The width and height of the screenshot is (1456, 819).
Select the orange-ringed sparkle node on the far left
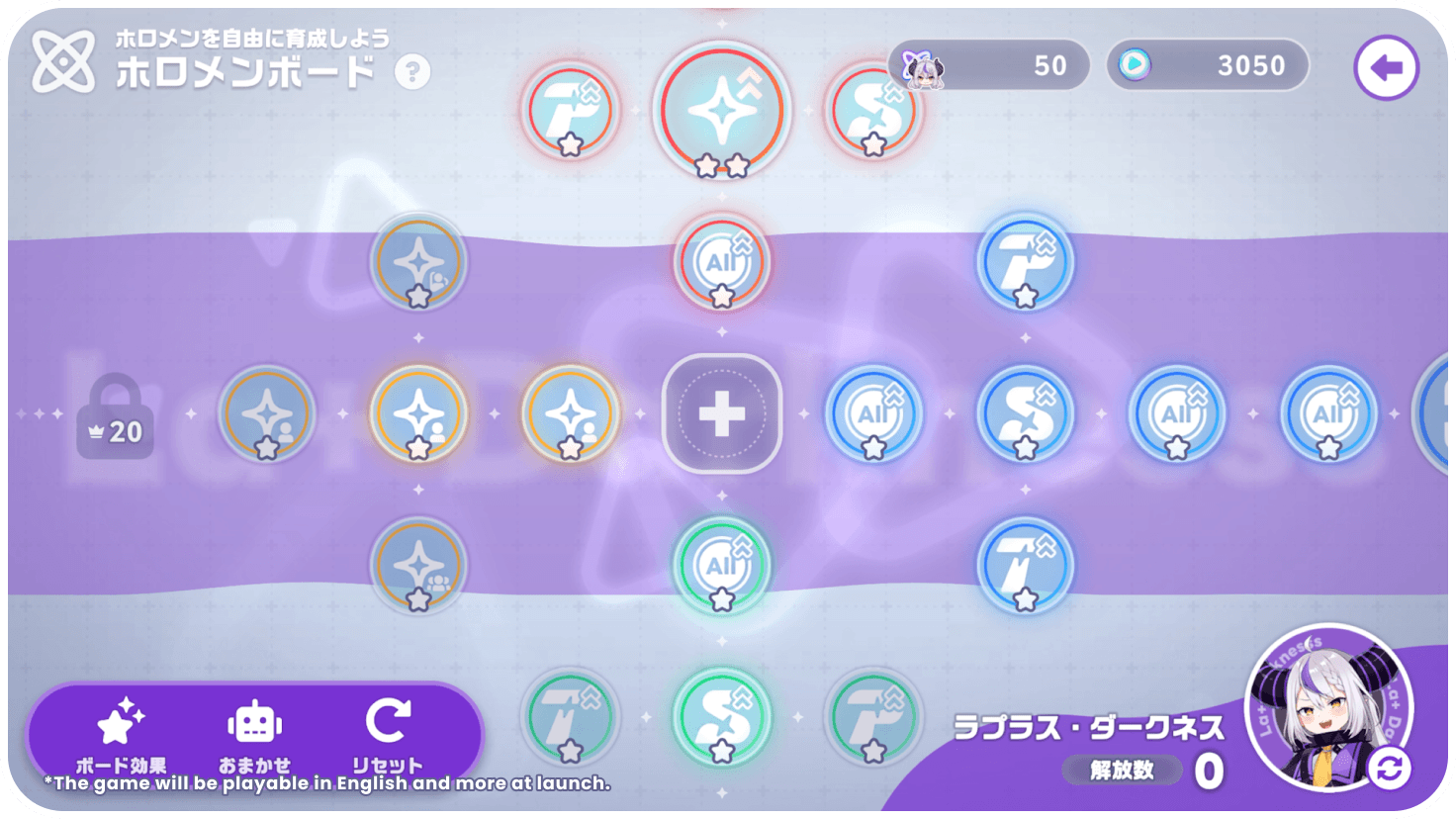(265, 412)
